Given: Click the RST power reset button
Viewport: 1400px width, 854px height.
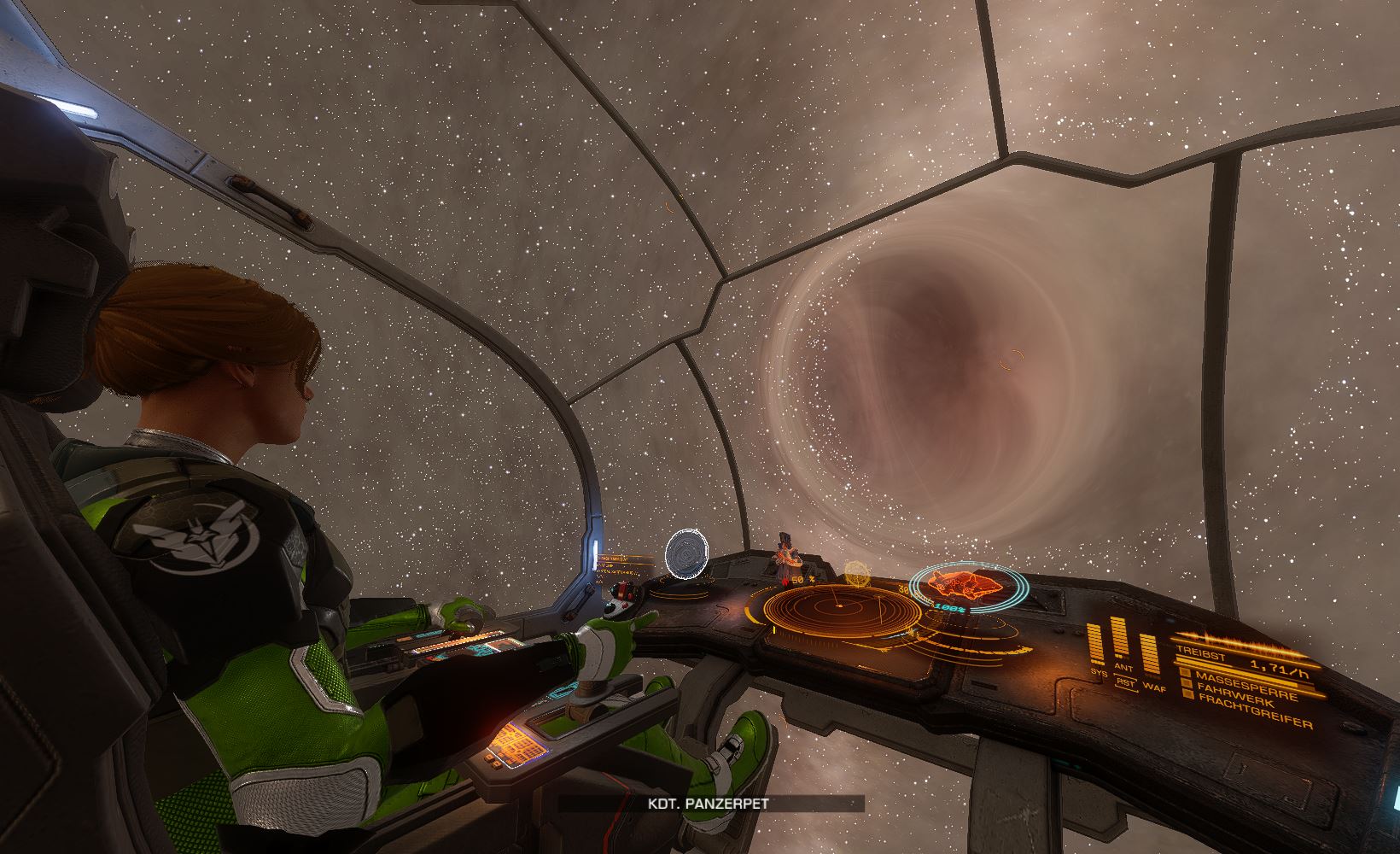Looking at the screenshot, I should pos(1125,683).
